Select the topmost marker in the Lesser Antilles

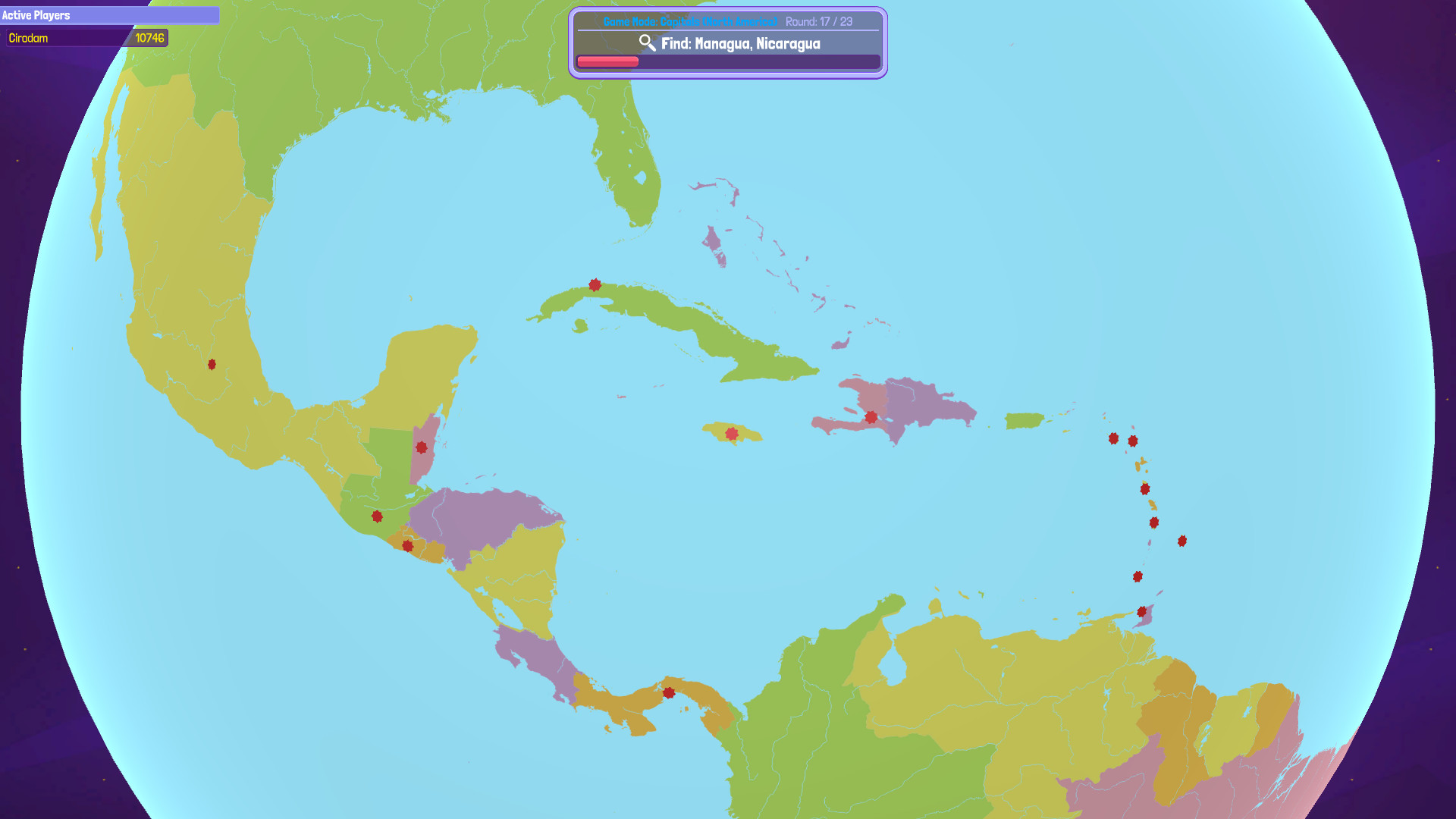[1113, 438]
